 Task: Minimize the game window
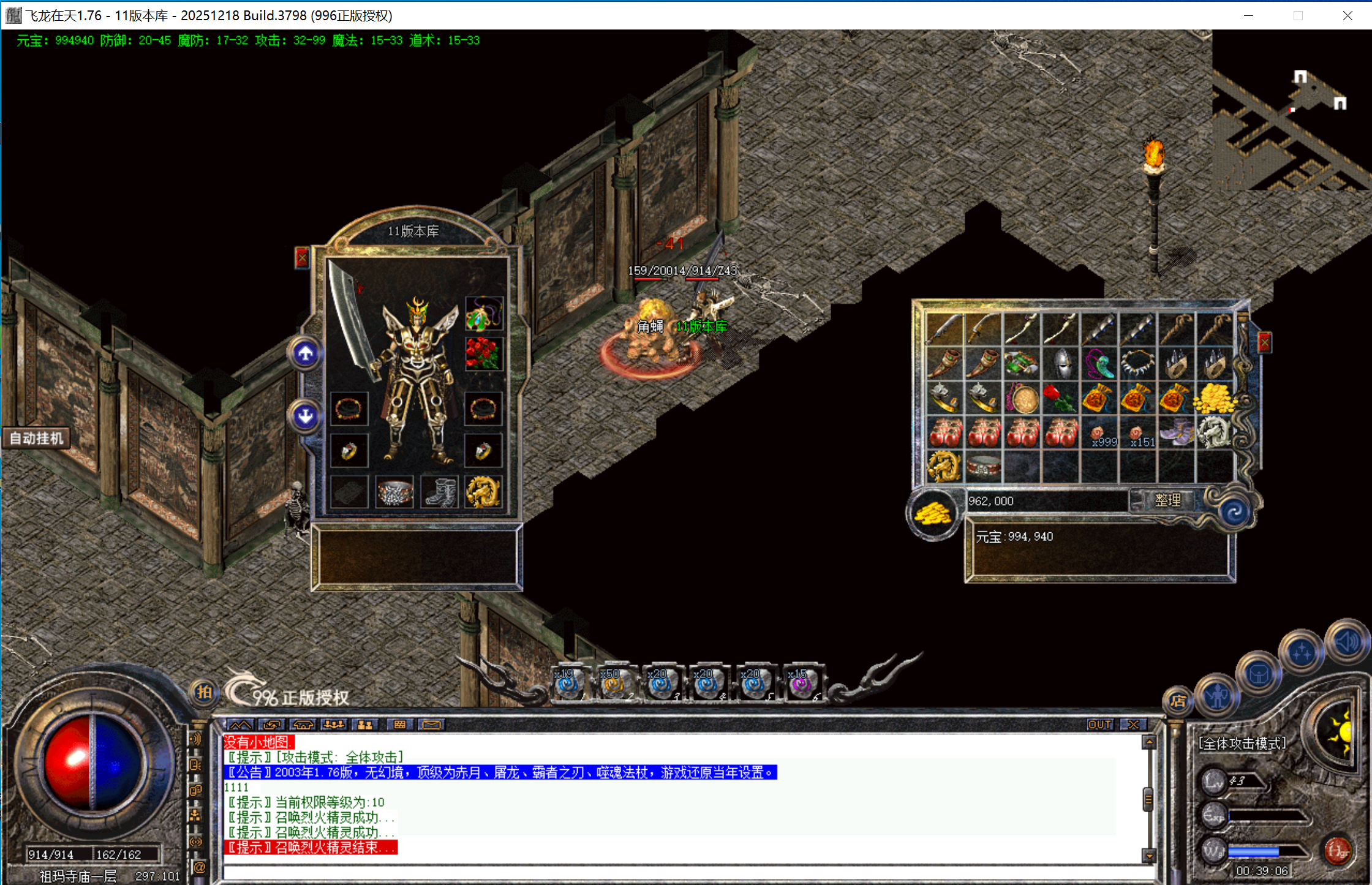[x=1248, y=15]
